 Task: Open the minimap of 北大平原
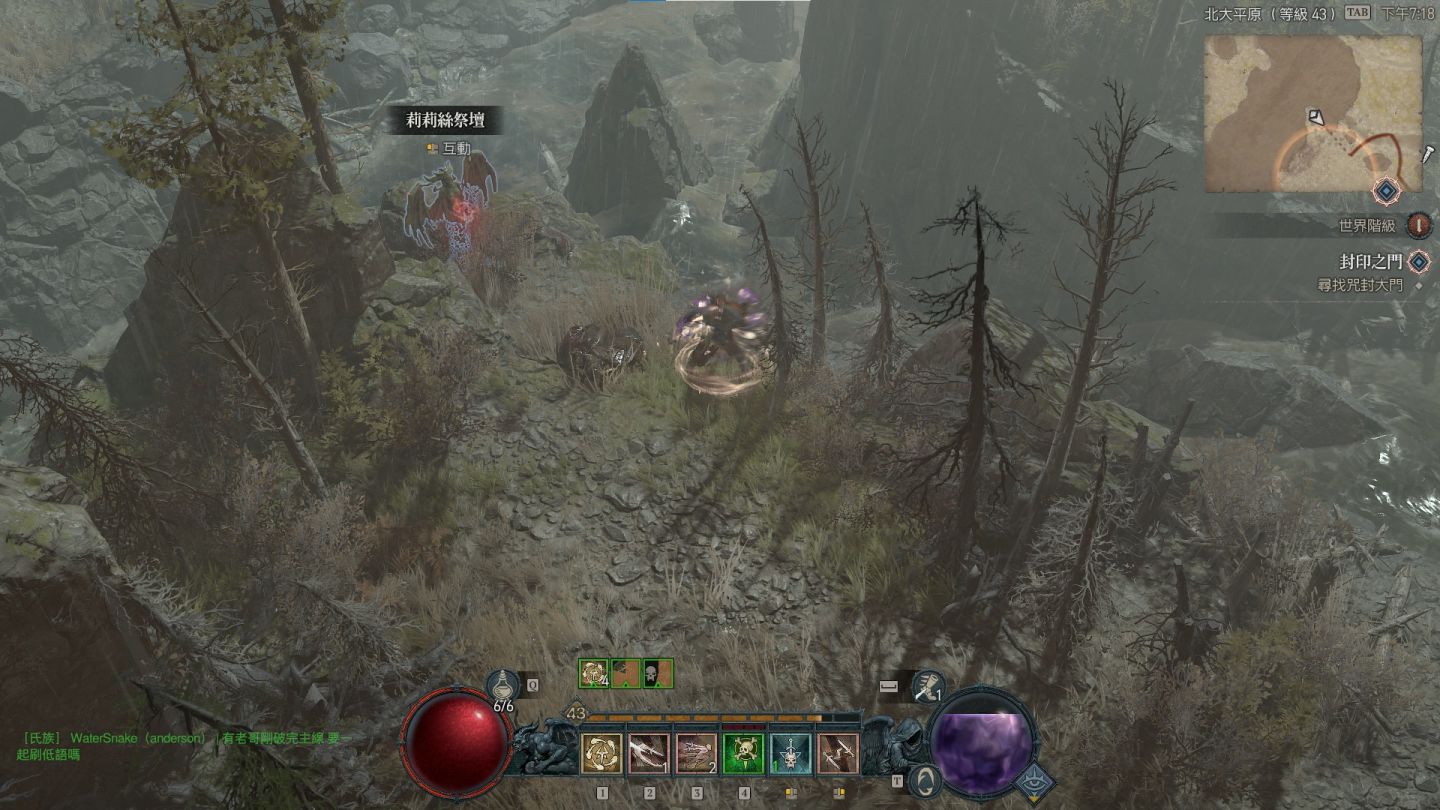pos(1312,113)
